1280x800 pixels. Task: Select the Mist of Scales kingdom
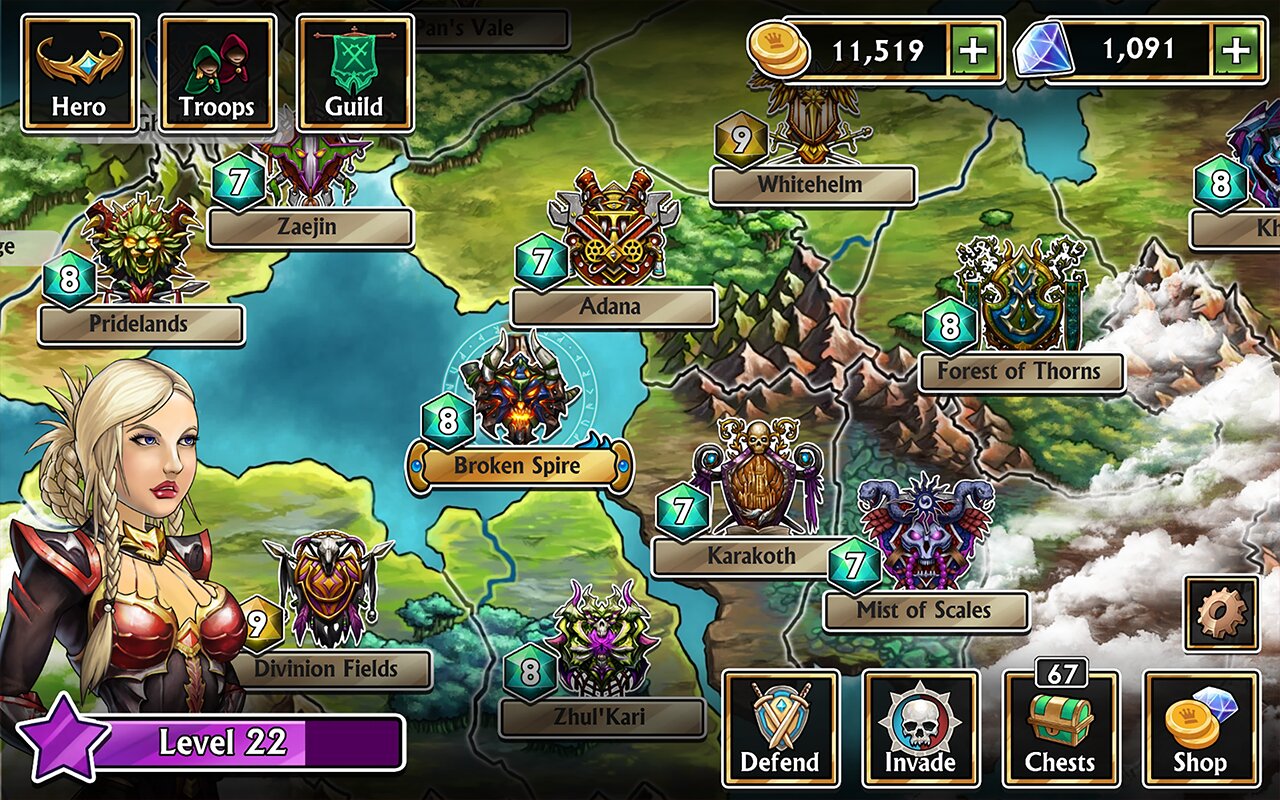(925, 609)
